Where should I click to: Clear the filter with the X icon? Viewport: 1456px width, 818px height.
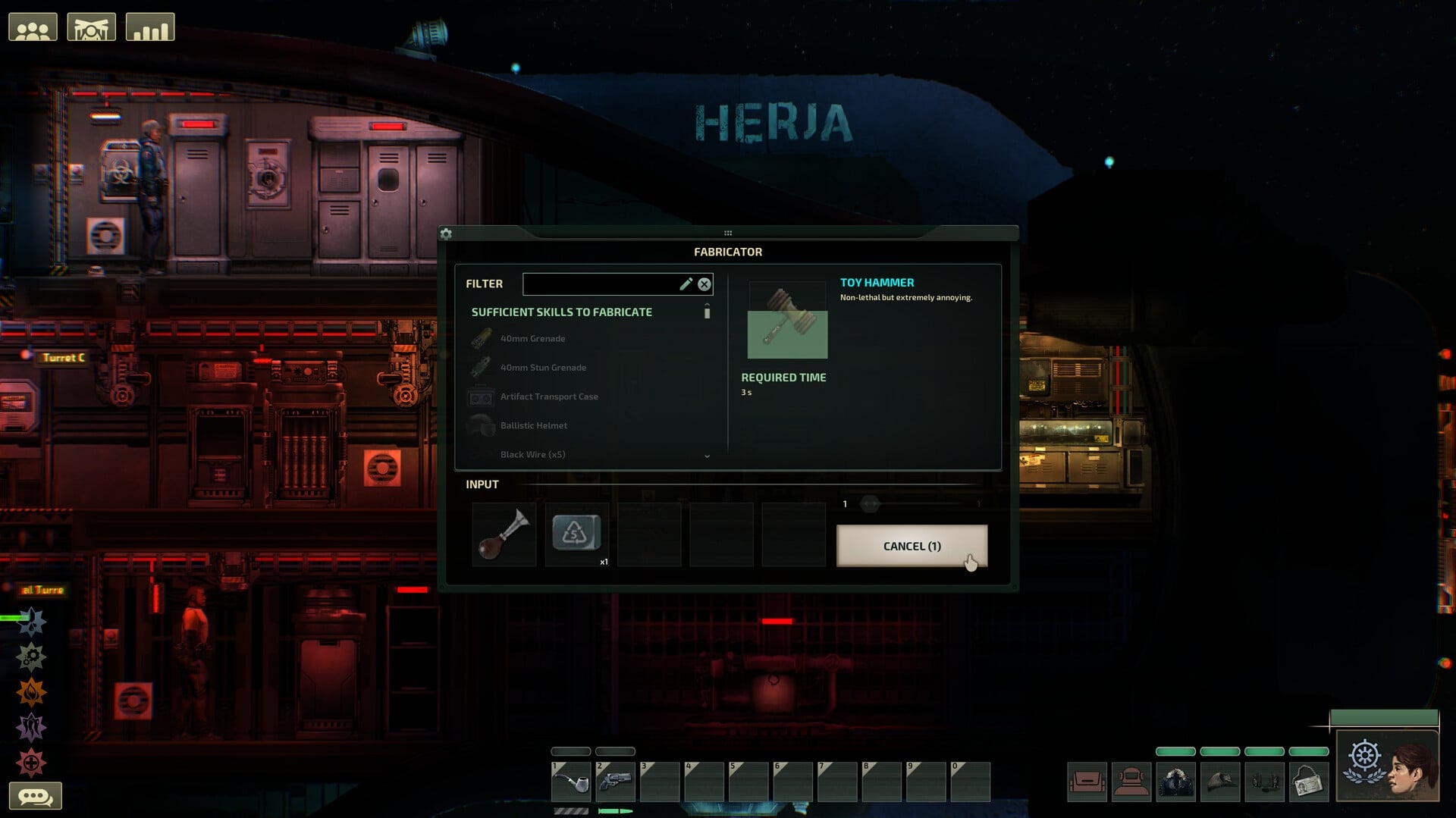click(x=704, y=284)
